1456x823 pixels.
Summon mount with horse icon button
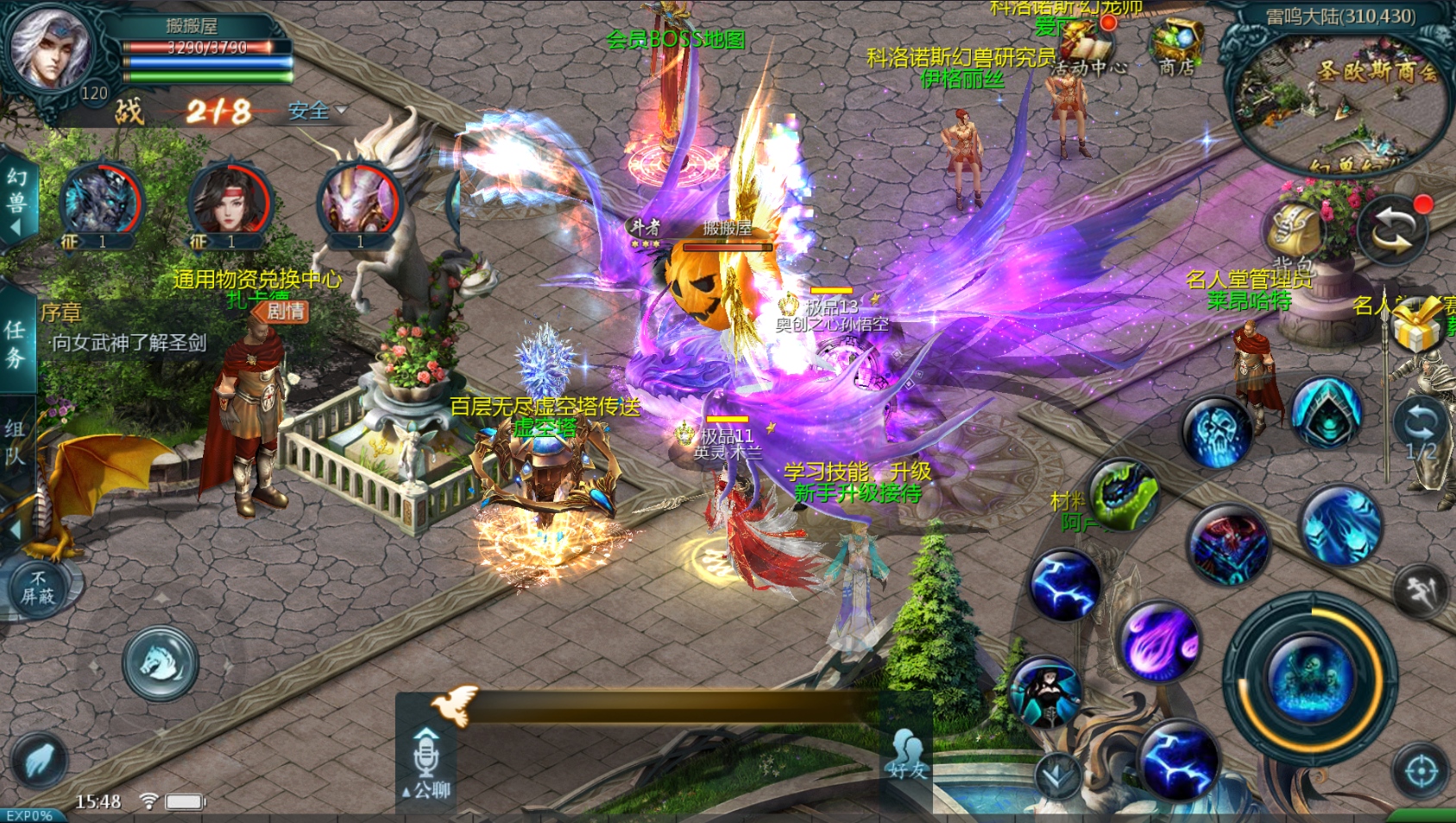161,663
